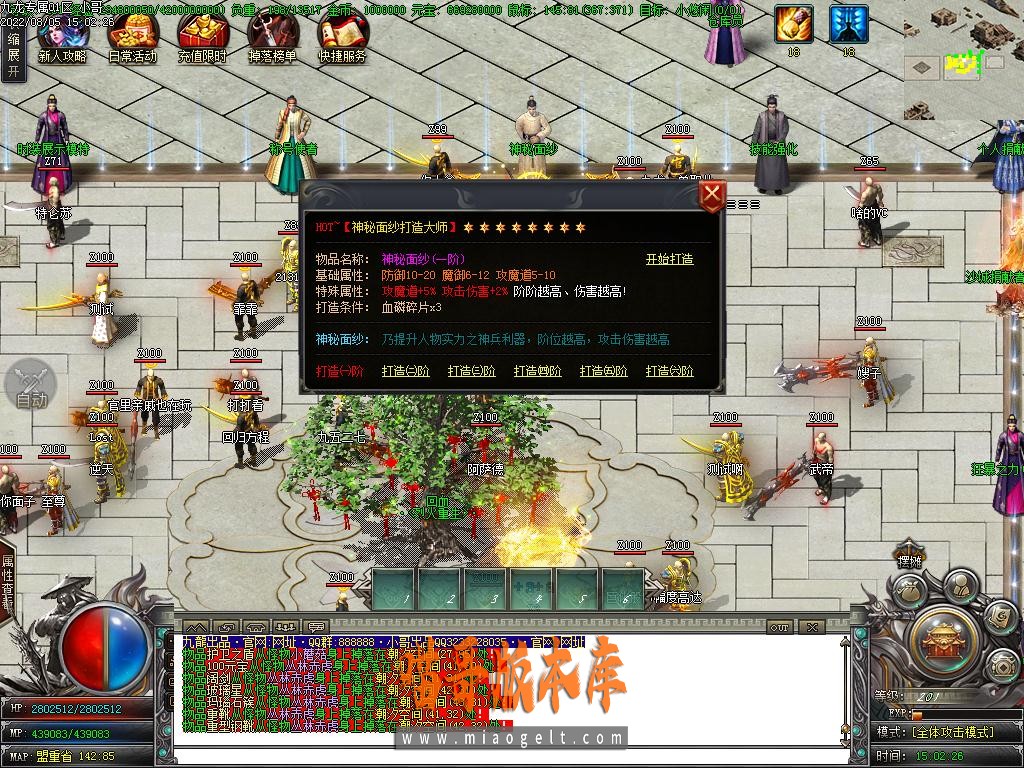Pick 打造(五)阶 forging tier
Image resolution: width=1024 pixels, height=768 pixels.
(x=603, y=371)
